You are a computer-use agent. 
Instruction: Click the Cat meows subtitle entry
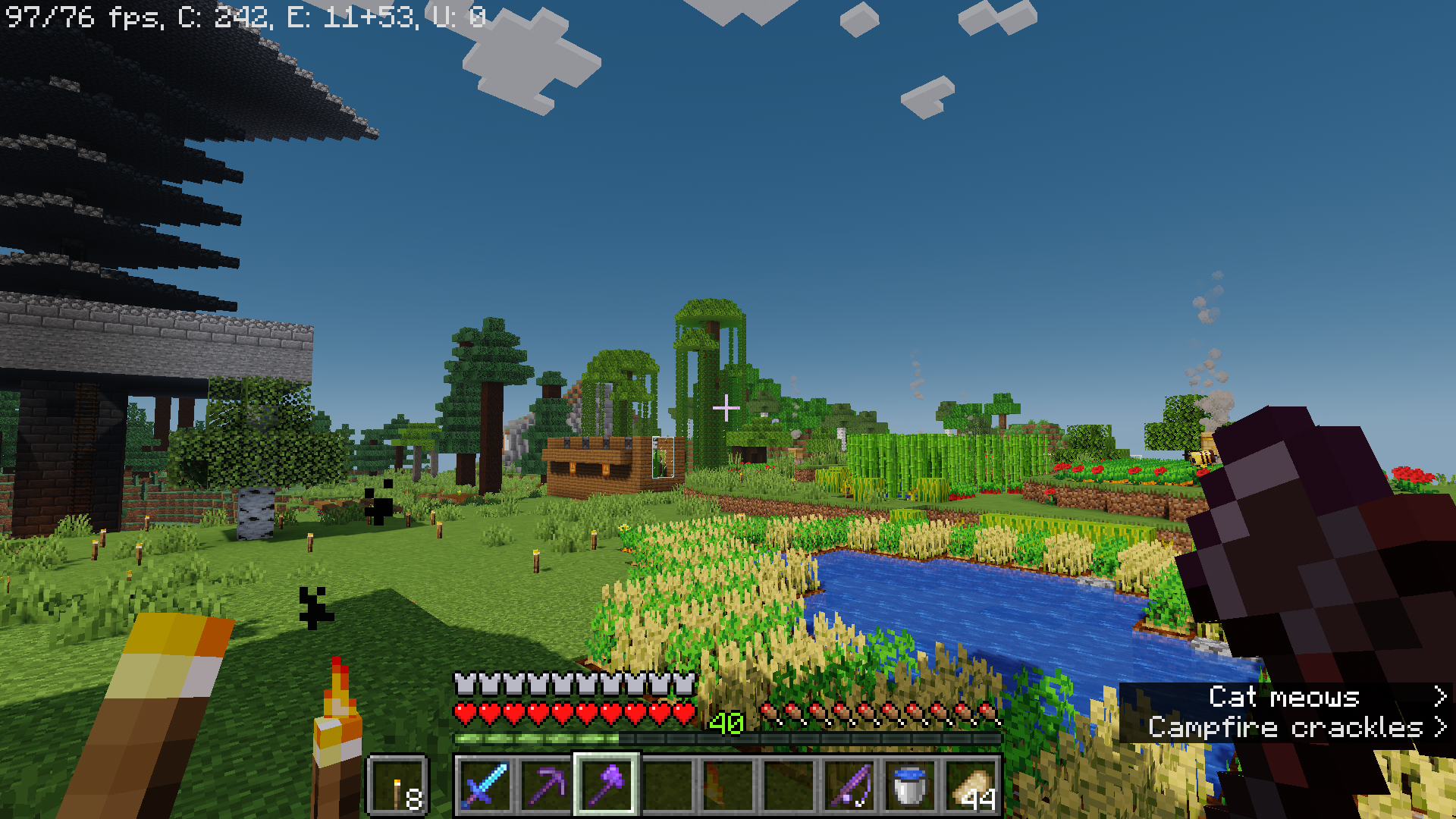[1289, 698]
